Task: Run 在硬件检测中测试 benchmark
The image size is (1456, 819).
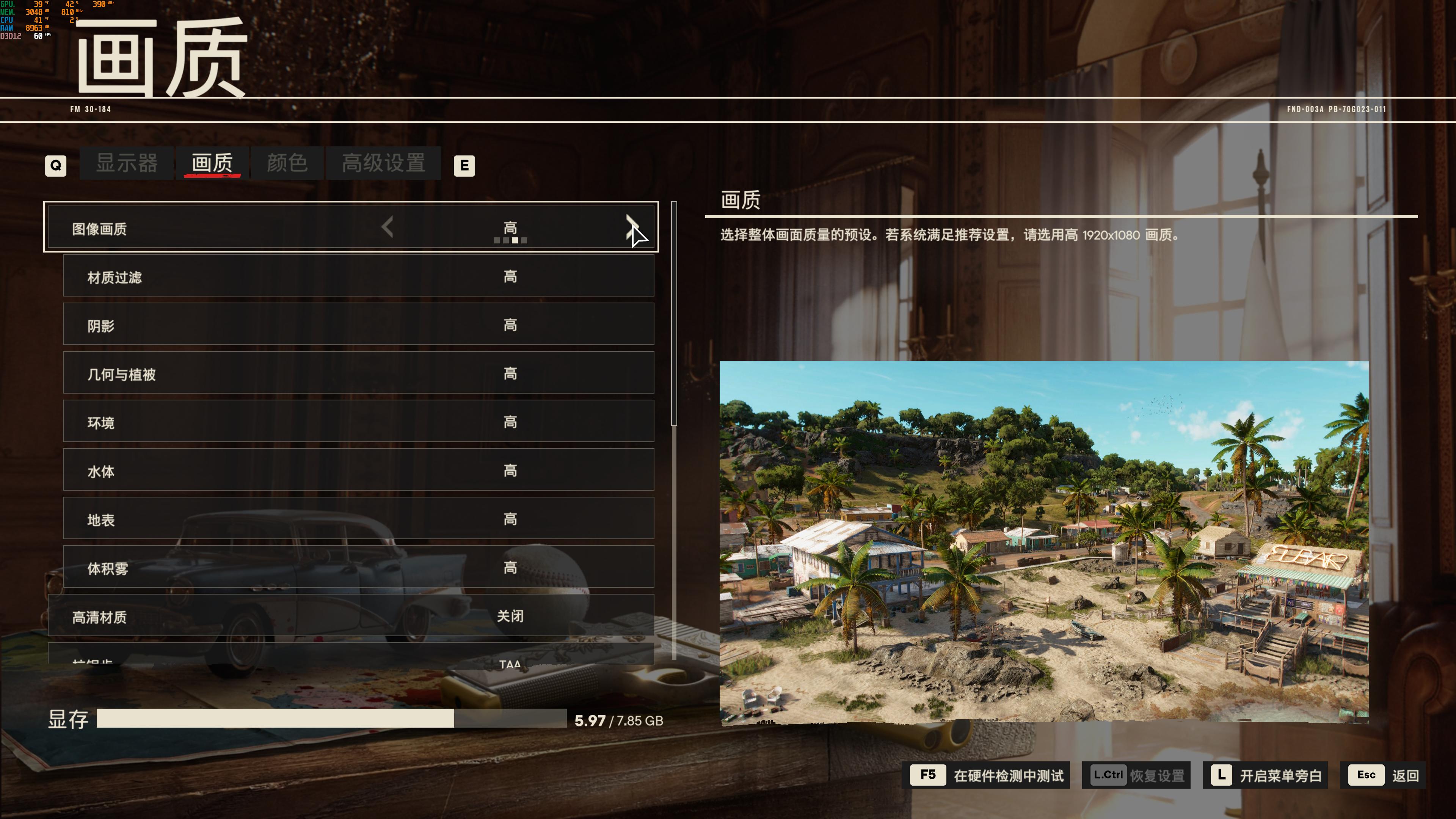Action: pos(989,775)
